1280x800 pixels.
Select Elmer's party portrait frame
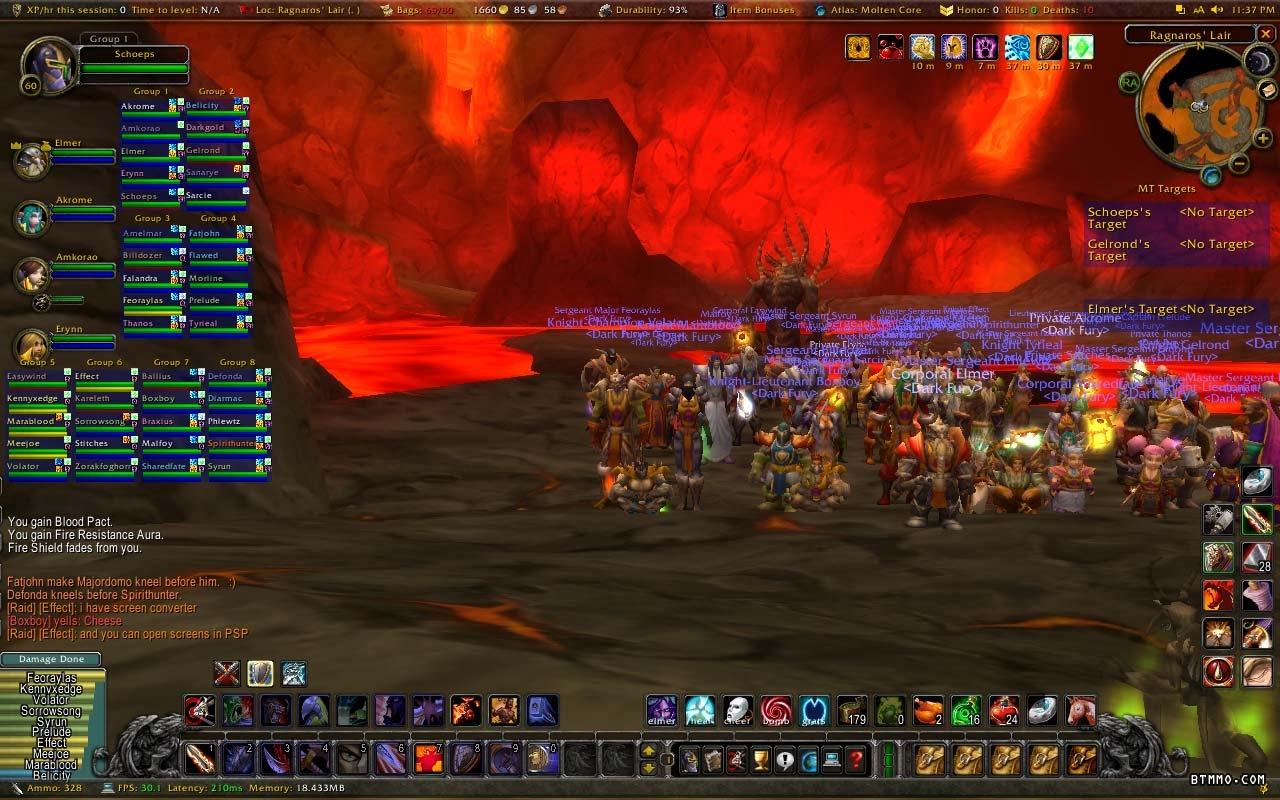click(33, 159)
